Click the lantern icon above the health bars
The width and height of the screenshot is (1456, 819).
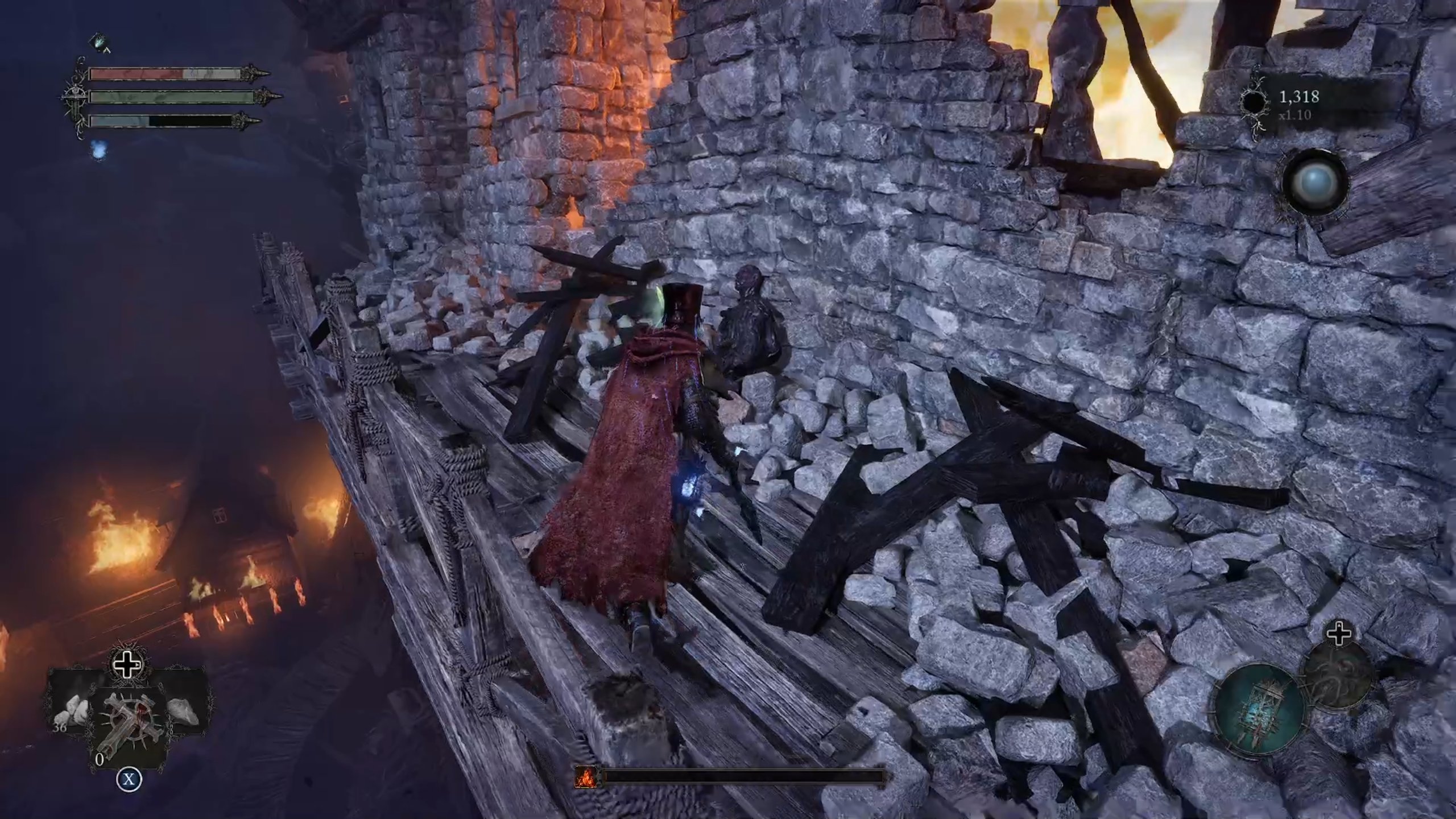pyautogui.click(x=100, y=42)
